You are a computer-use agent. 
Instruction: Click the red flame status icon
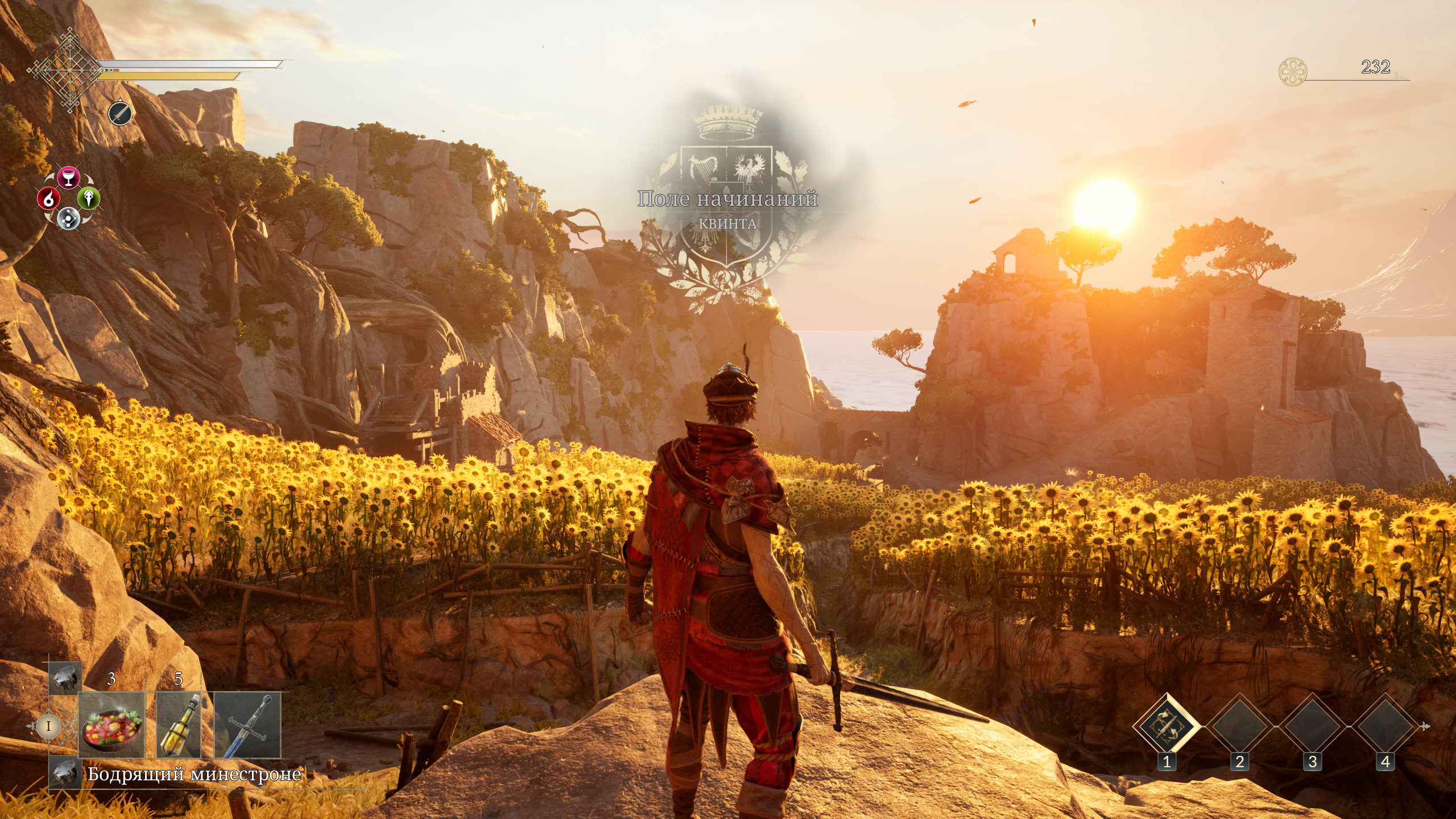49,198
